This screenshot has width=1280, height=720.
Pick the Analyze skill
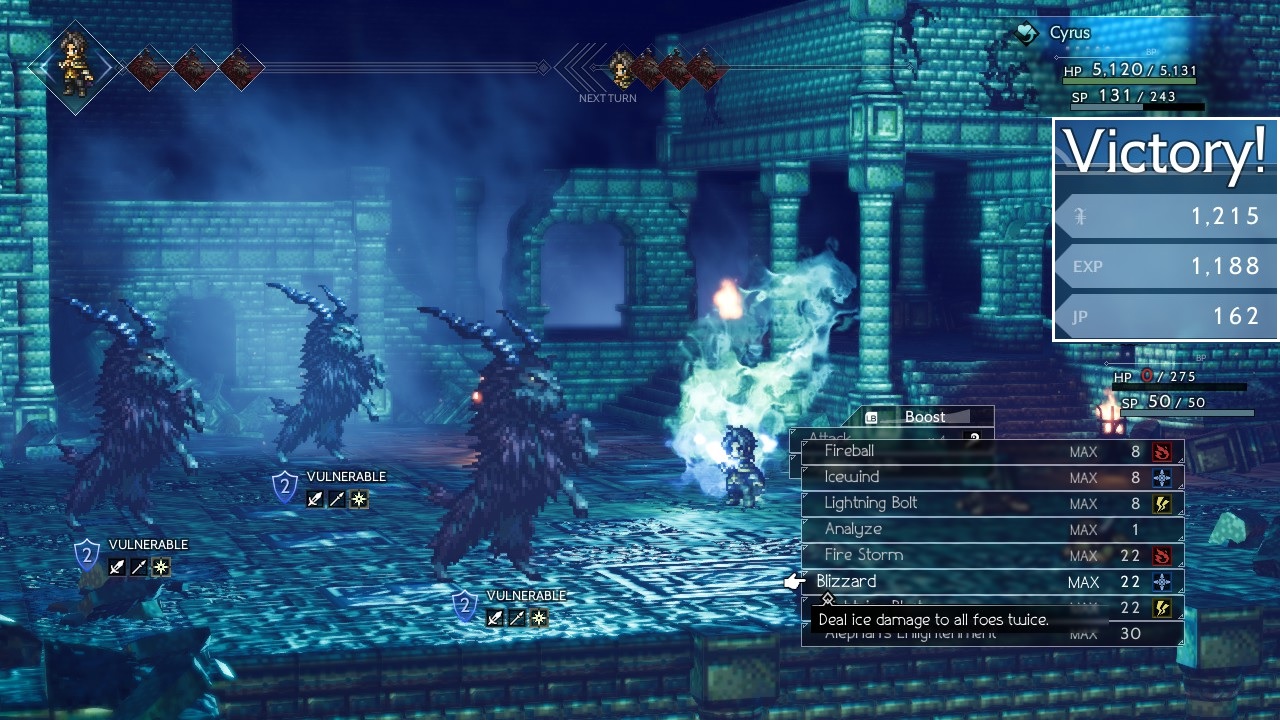[x=853, y=529]
